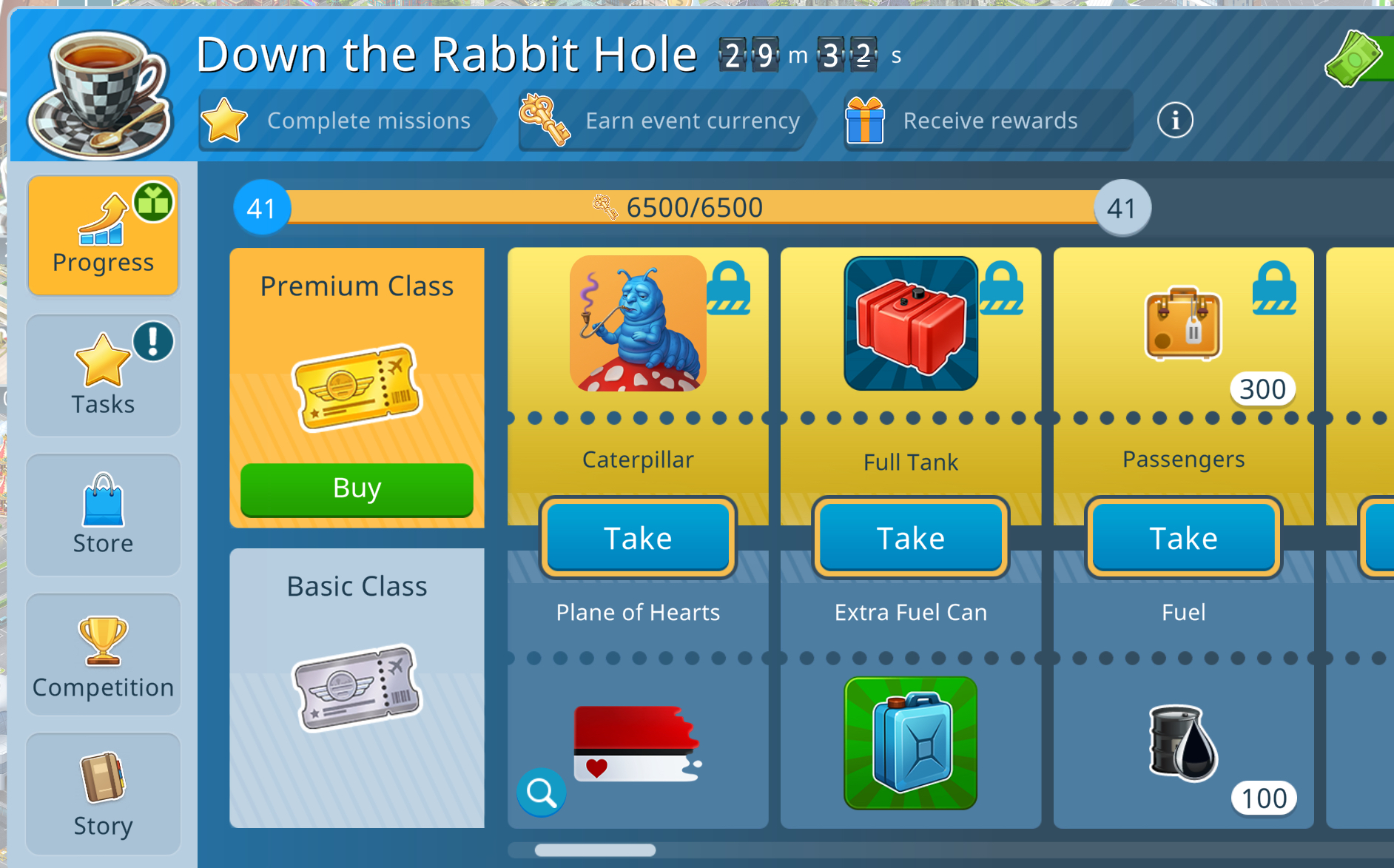The height and width of the screenshot is (868, 1394).
Task: Open the Story tab
Action: [103, 793]
